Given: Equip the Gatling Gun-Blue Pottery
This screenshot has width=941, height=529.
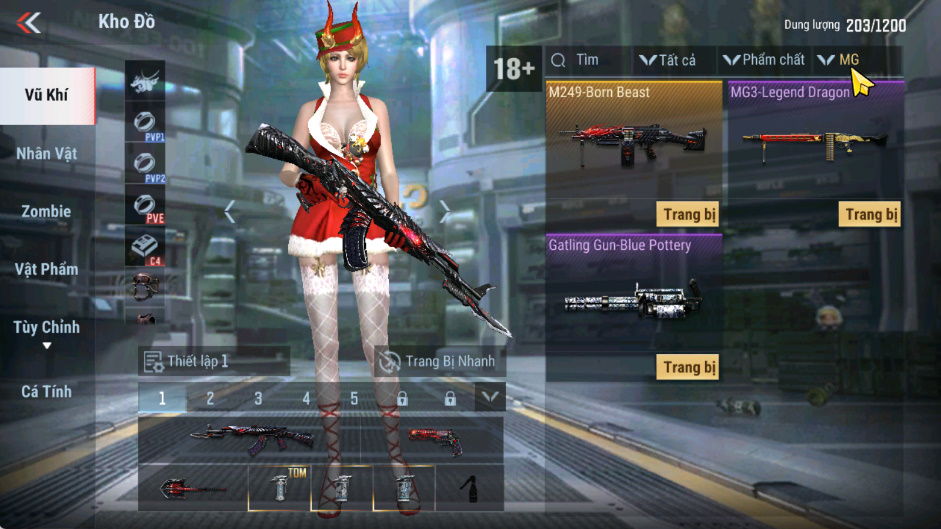Looking at the screenshot, I should pos(690,367).
